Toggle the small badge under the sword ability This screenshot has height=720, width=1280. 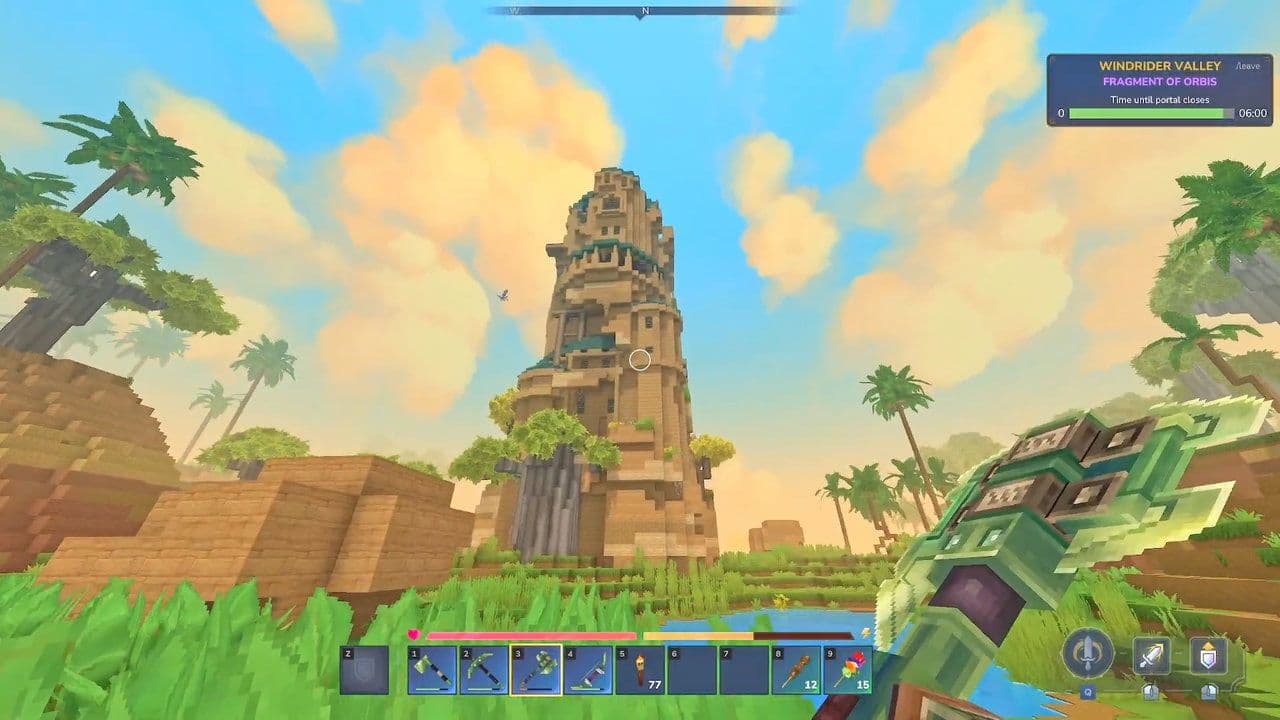pyautogui.click(x=1150, y=693)
